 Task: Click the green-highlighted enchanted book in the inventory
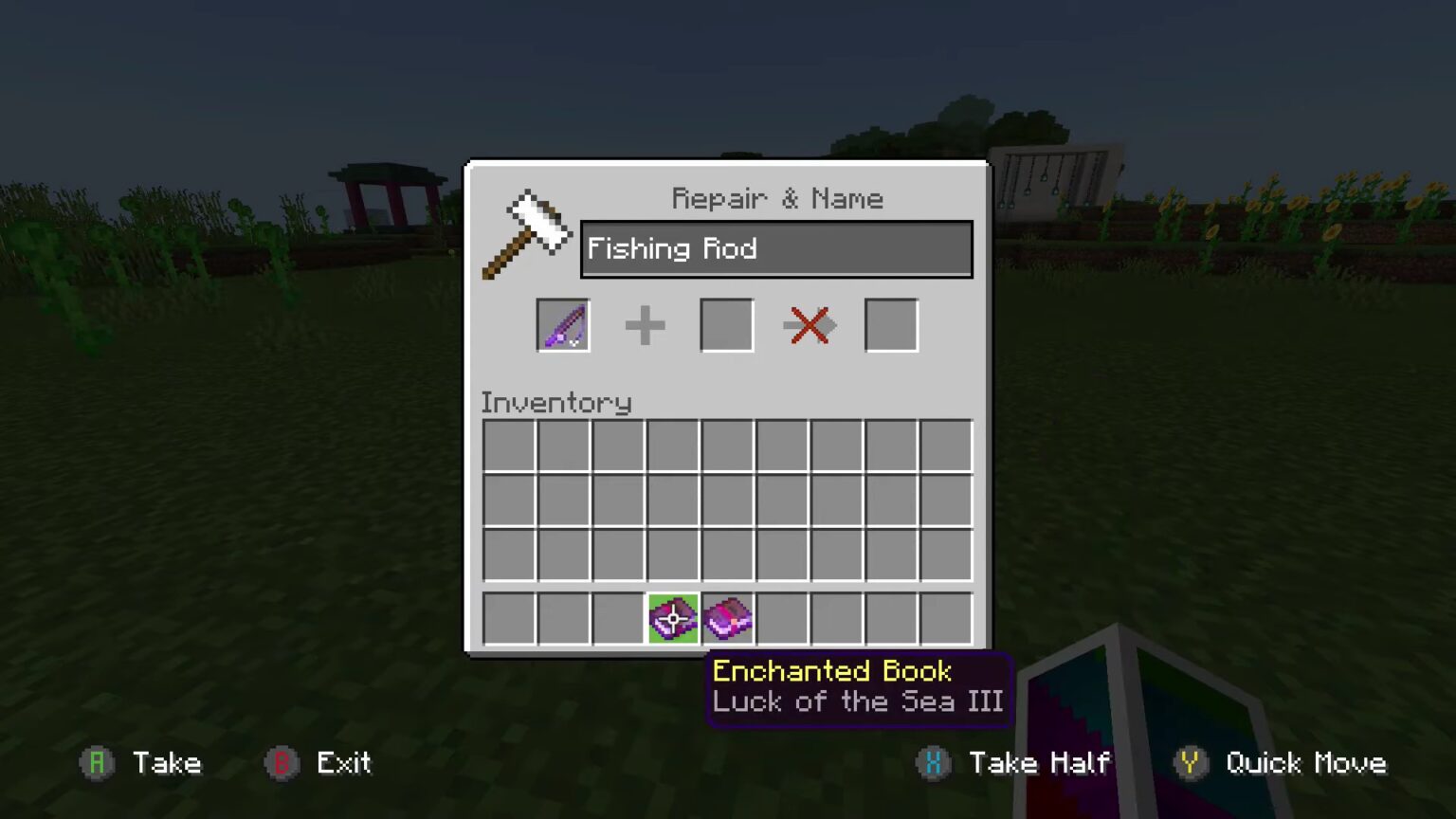coord(672,618)
